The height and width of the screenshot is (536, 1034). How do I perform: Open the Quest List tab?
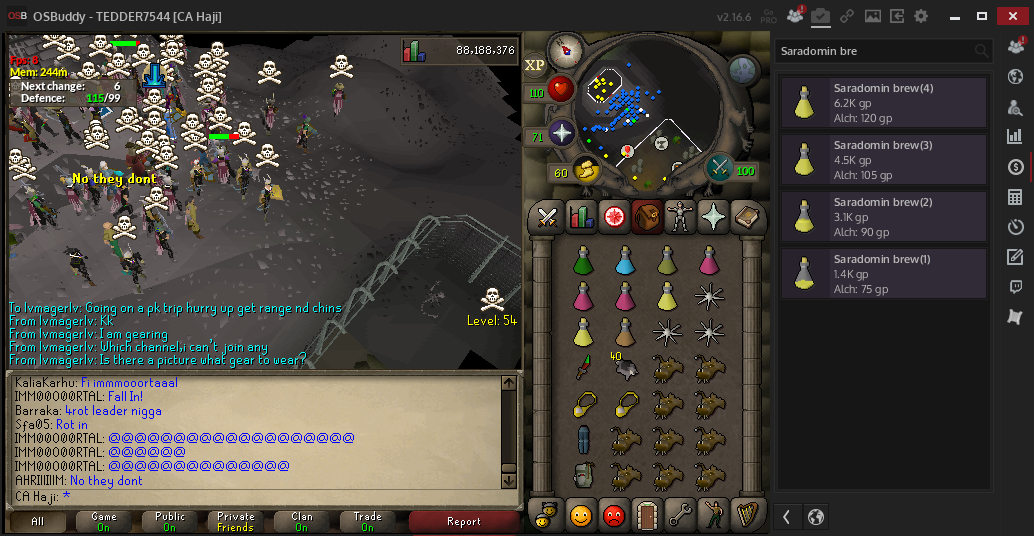coord(614,215)
